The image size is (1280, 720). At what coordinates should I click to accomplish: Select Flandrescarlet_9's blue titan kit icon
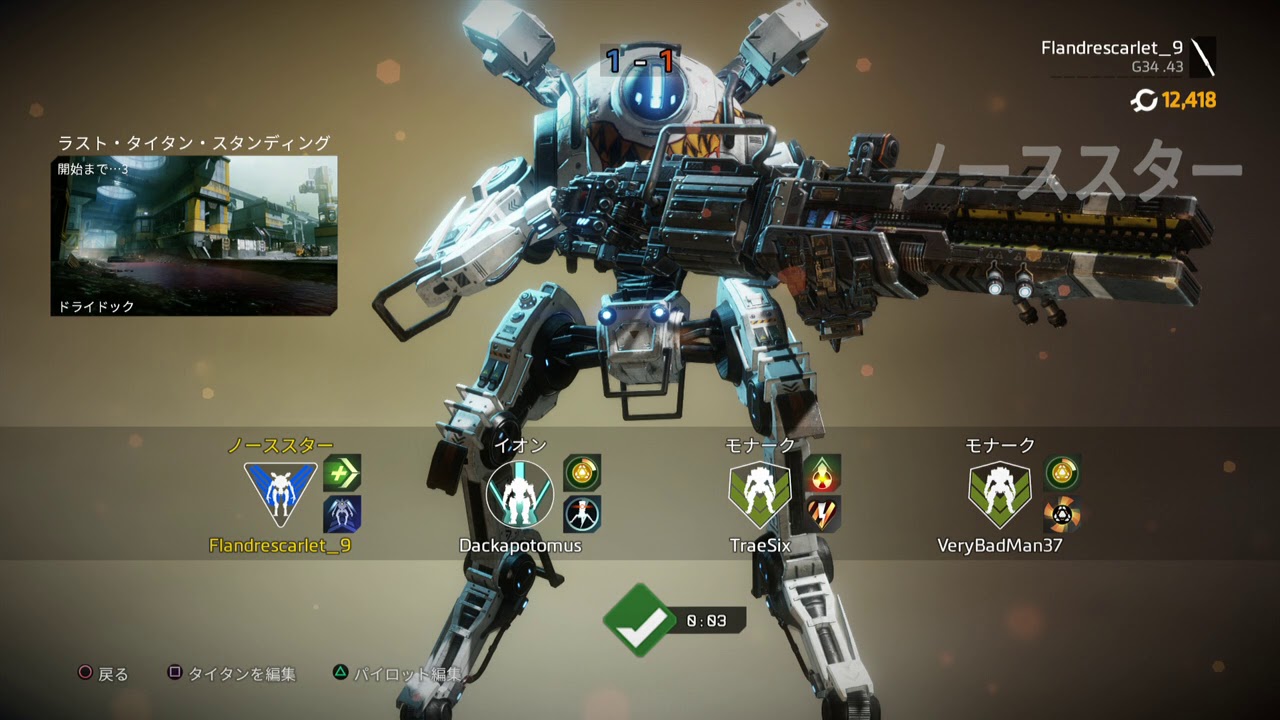click(x=342, y=514)
